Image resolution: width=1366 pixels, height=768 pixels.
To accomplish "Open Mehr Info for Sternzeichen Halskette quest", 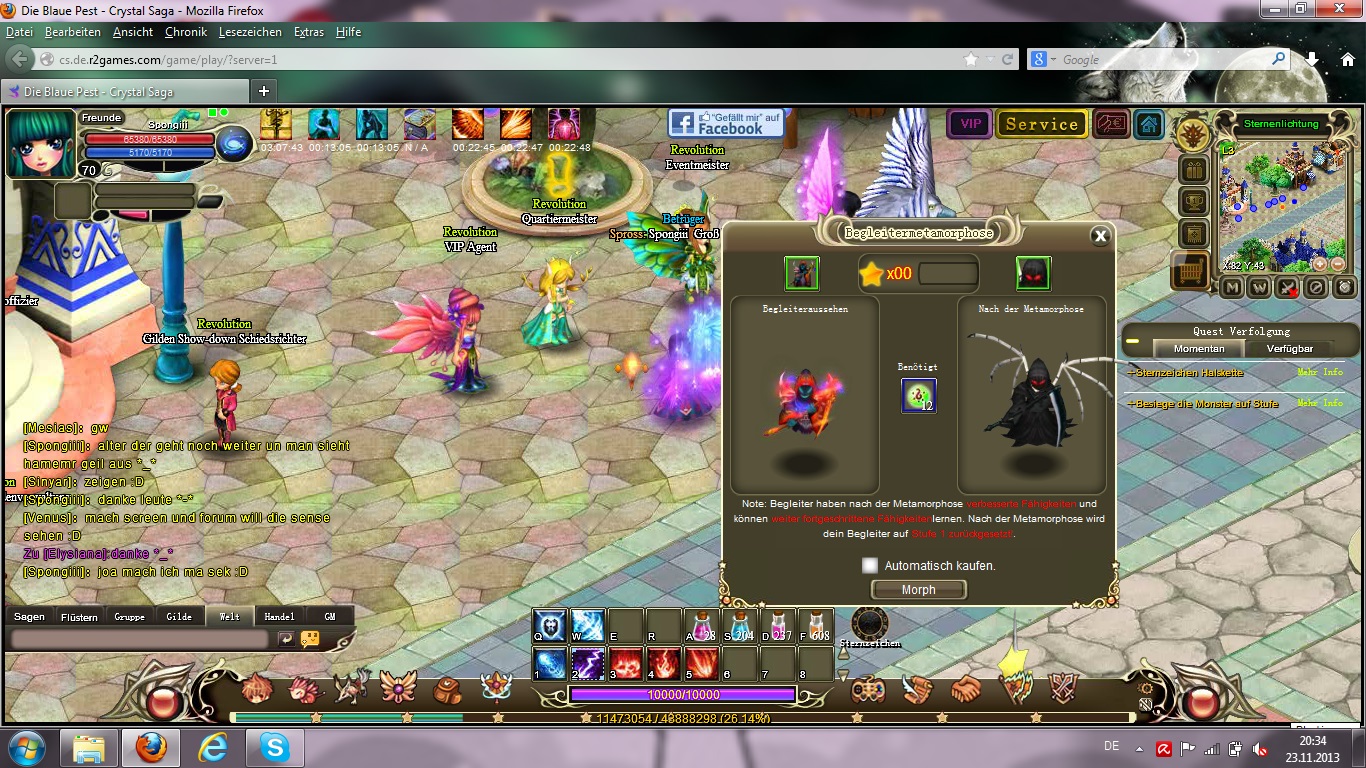I will click(1320, 373).
